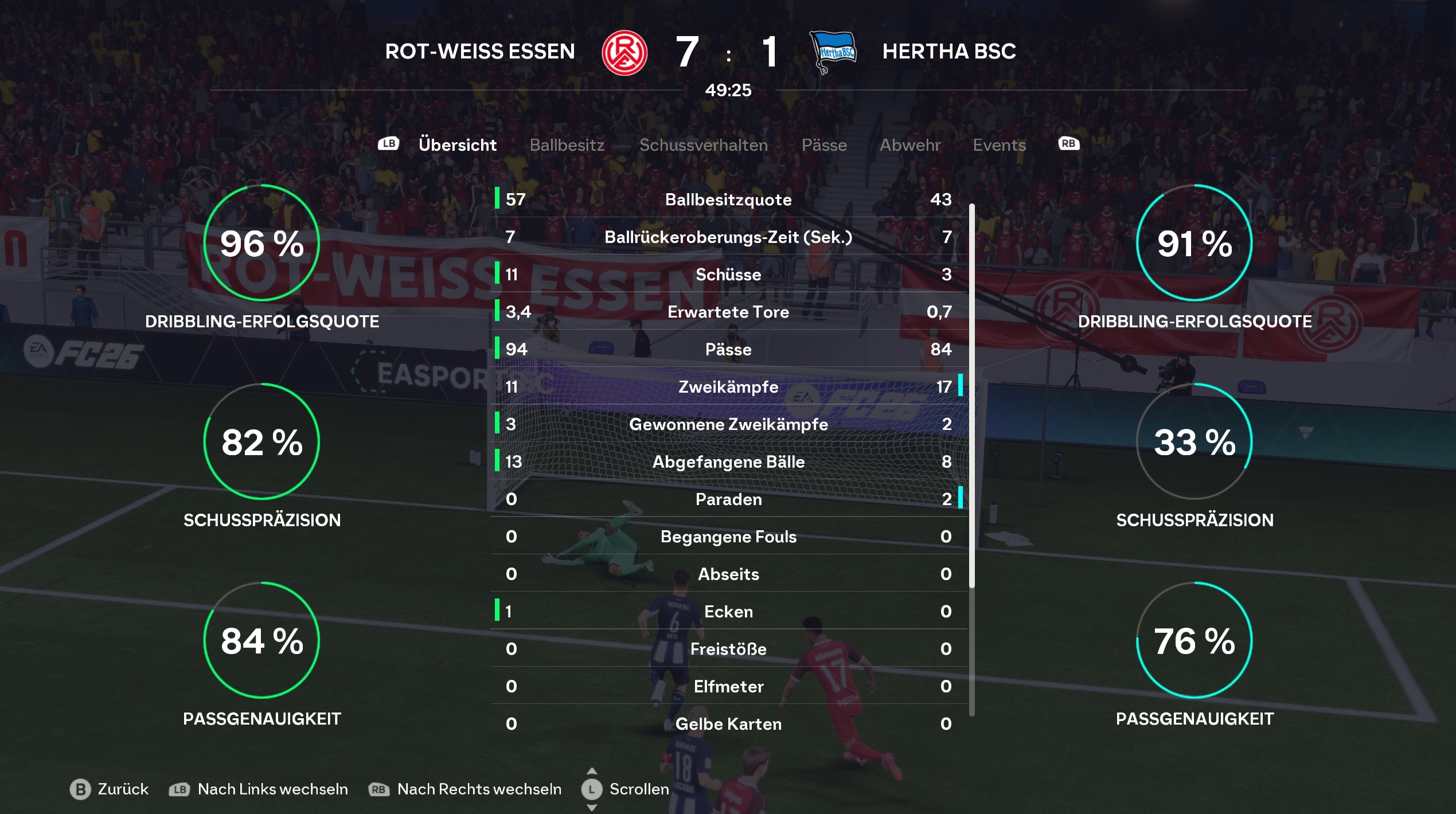This screenshot has width=1456, height=814.
Task: Select the Abgefangene Bälle row
Action: (x=728, y=461)
